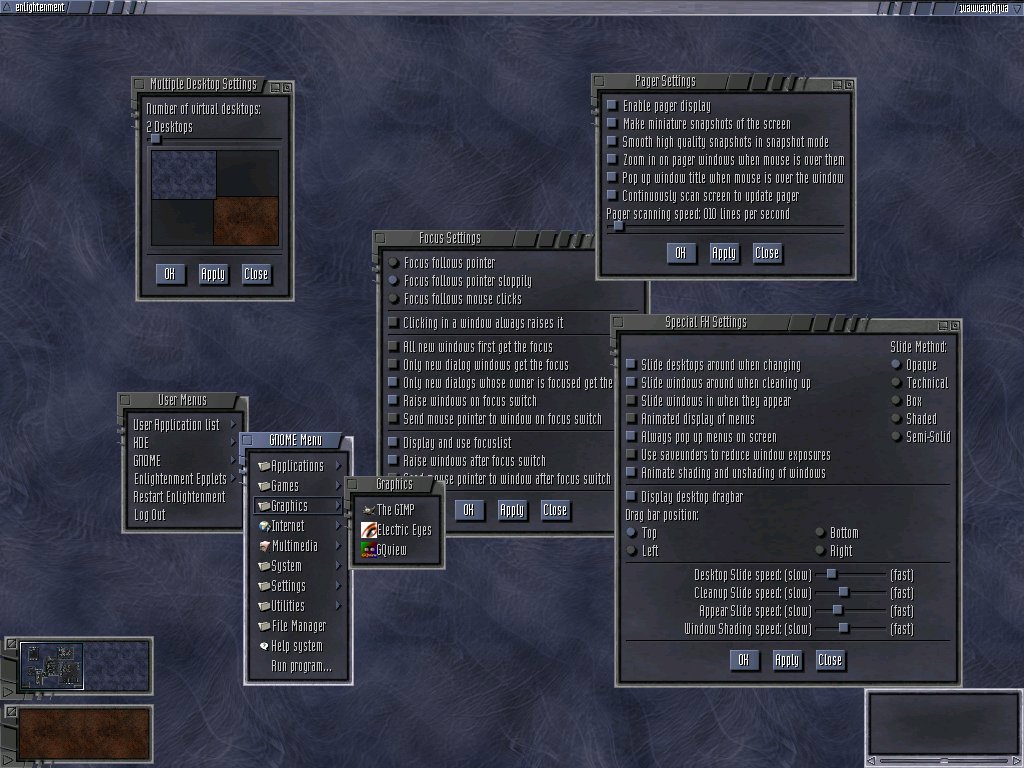Image resolution: width=1024 pixels, height=768 pixels.
Task: Choose Run program... in GNOME Menu
Action: pos(301,666)
